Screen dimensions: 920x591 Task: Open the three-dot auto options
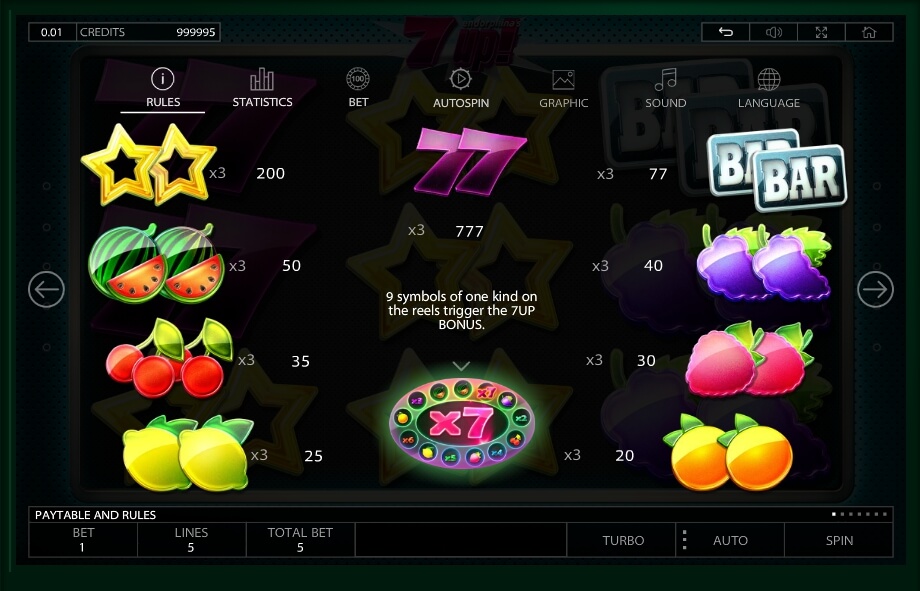[x=684, y=540]
